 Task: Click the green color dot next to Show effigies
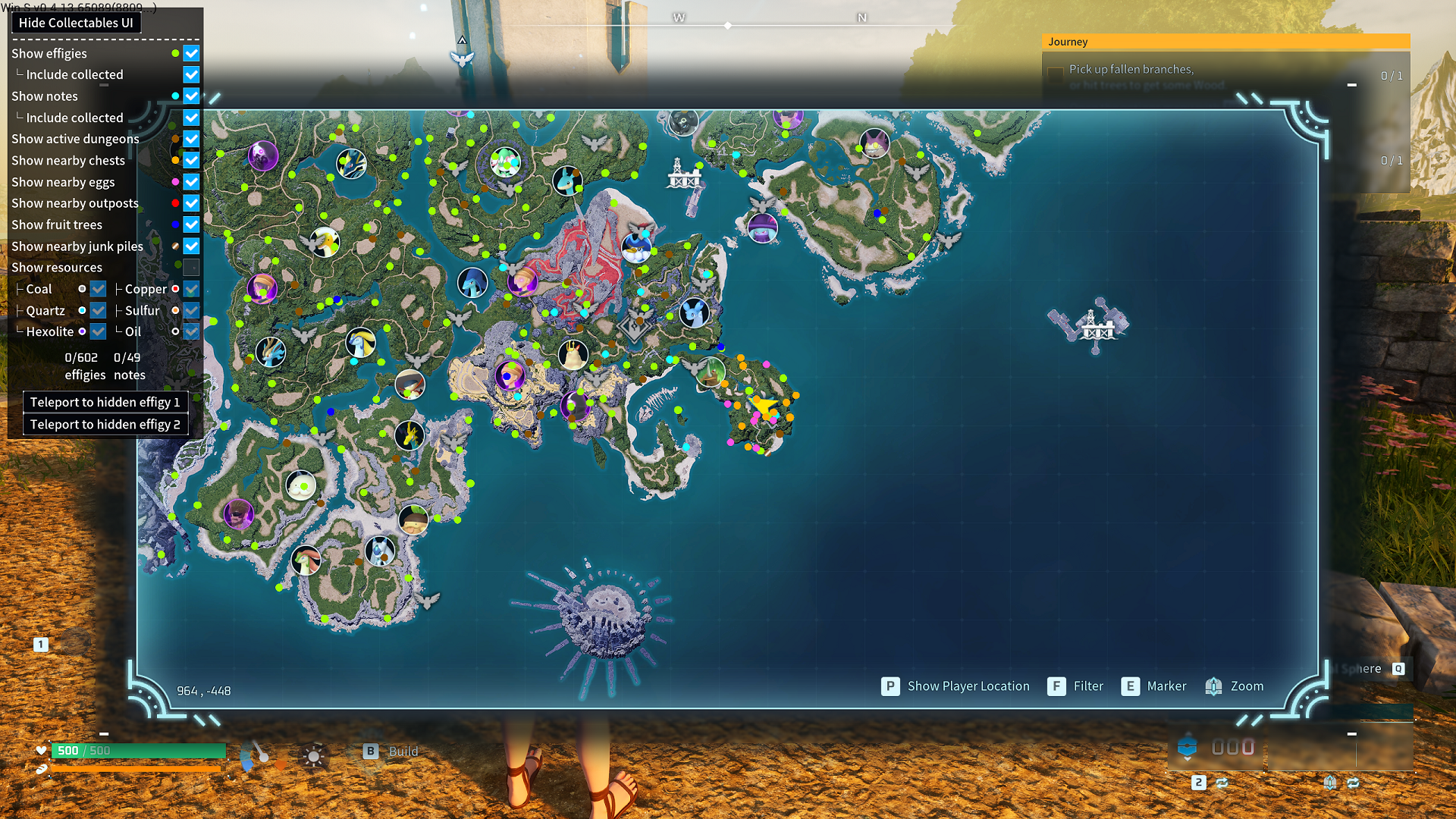click(x=175, y=53)
